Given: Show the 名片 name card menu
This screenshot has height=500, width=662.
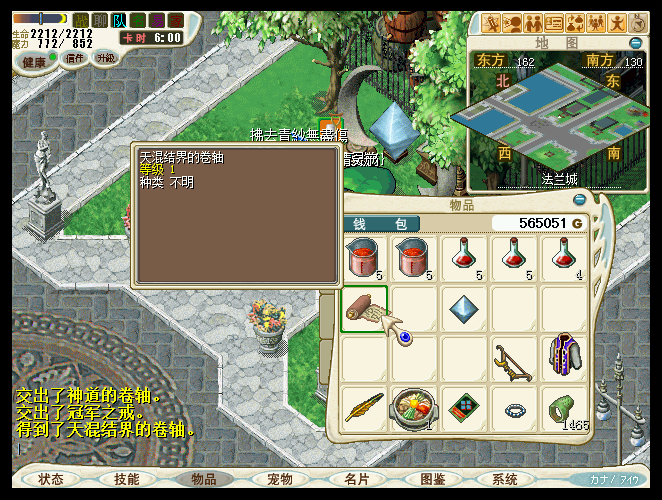Looking at the screenshot, I should click(356, 479).
